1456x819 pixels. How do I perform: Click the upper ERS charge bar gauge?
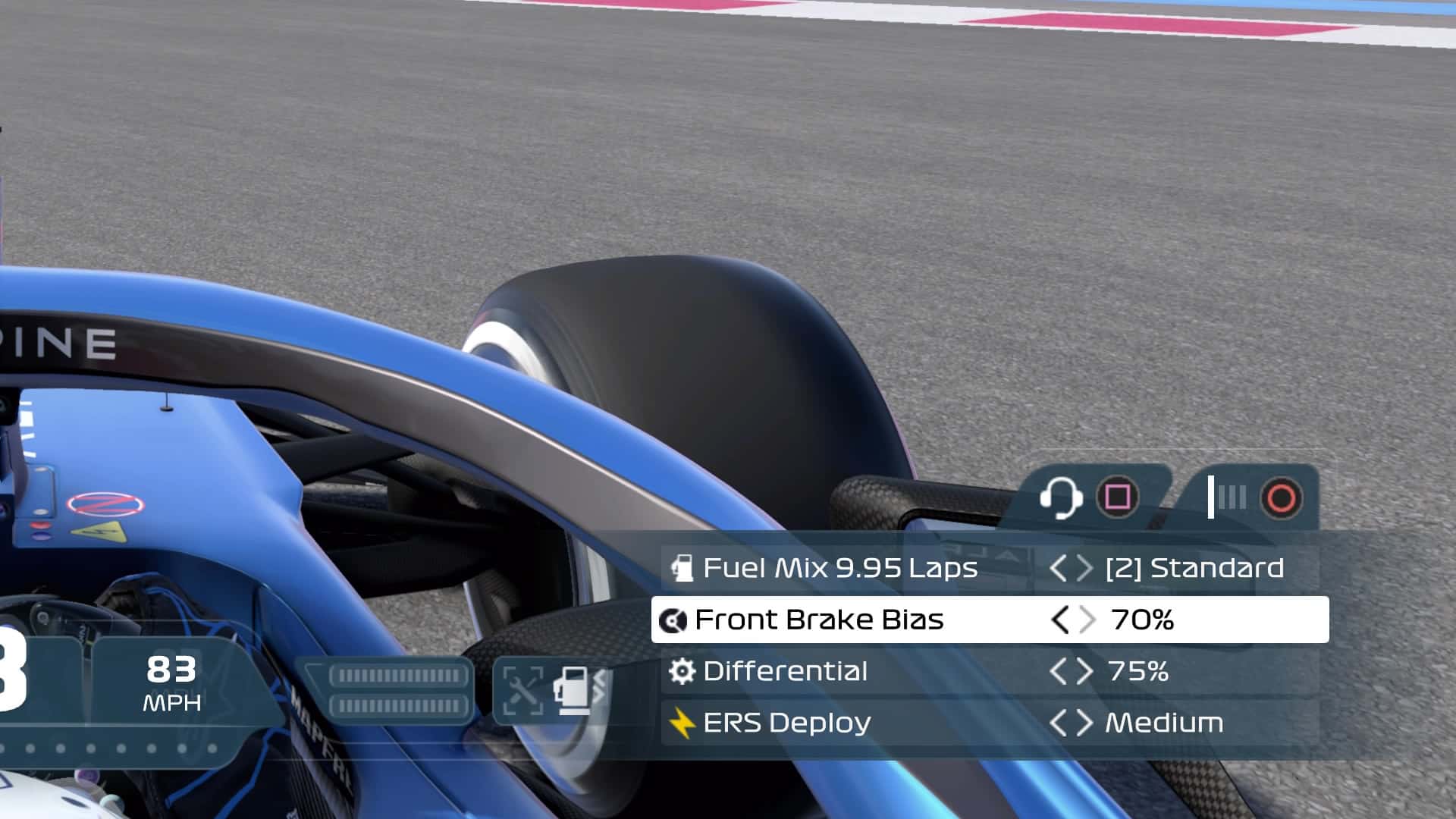[x=400, y=674]
